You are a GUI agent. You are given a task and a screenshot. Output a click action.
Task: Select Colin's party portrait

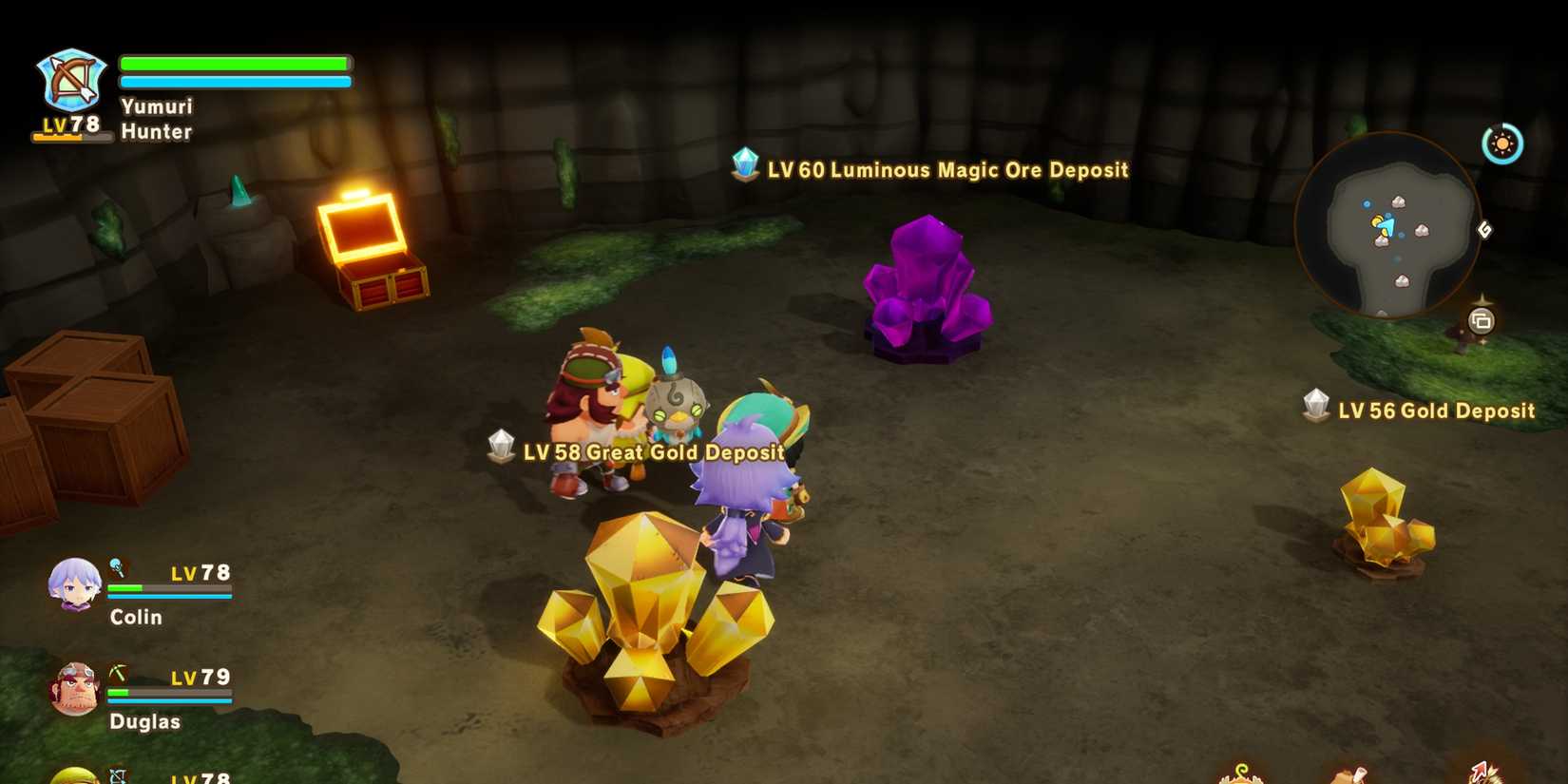click(x=76, y=588)
